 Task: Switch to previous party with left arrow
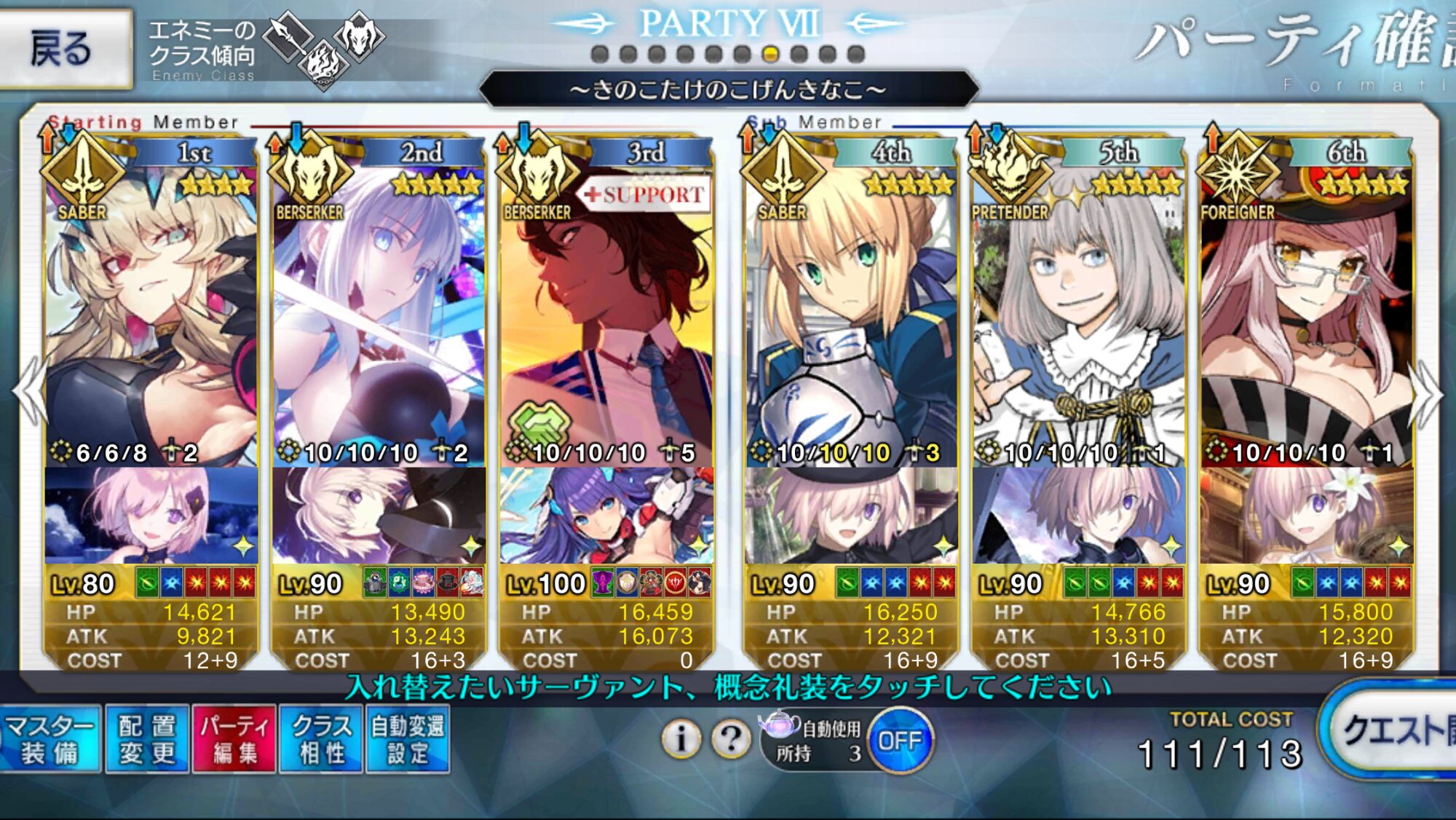[x=29, y=392]
